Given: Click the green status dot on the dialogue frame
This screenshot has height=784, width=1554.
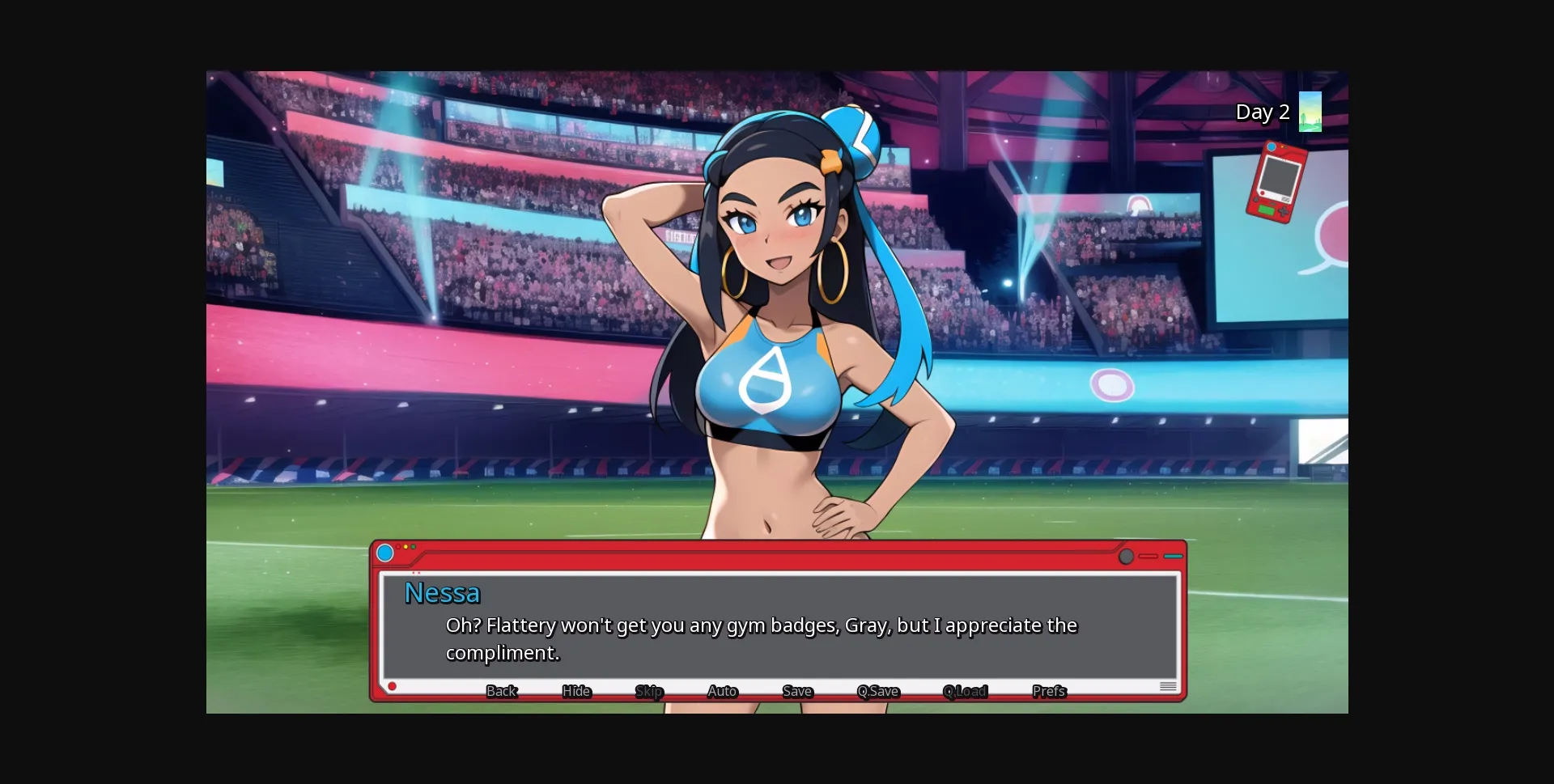Looking at the screenshot, I should (413, 546).
